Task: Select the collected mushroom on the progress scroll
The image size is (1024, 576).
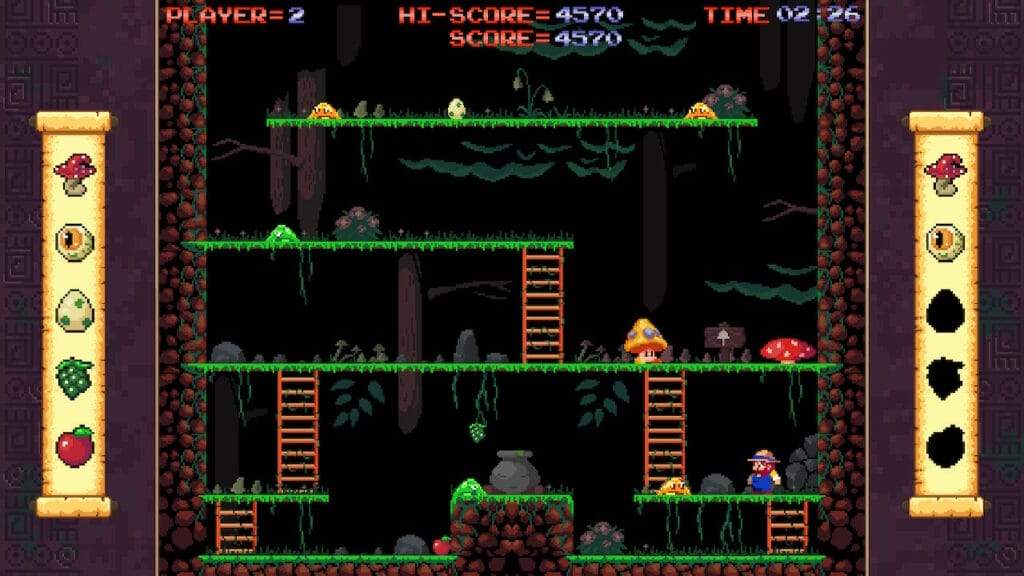Action: click(945, 174)
